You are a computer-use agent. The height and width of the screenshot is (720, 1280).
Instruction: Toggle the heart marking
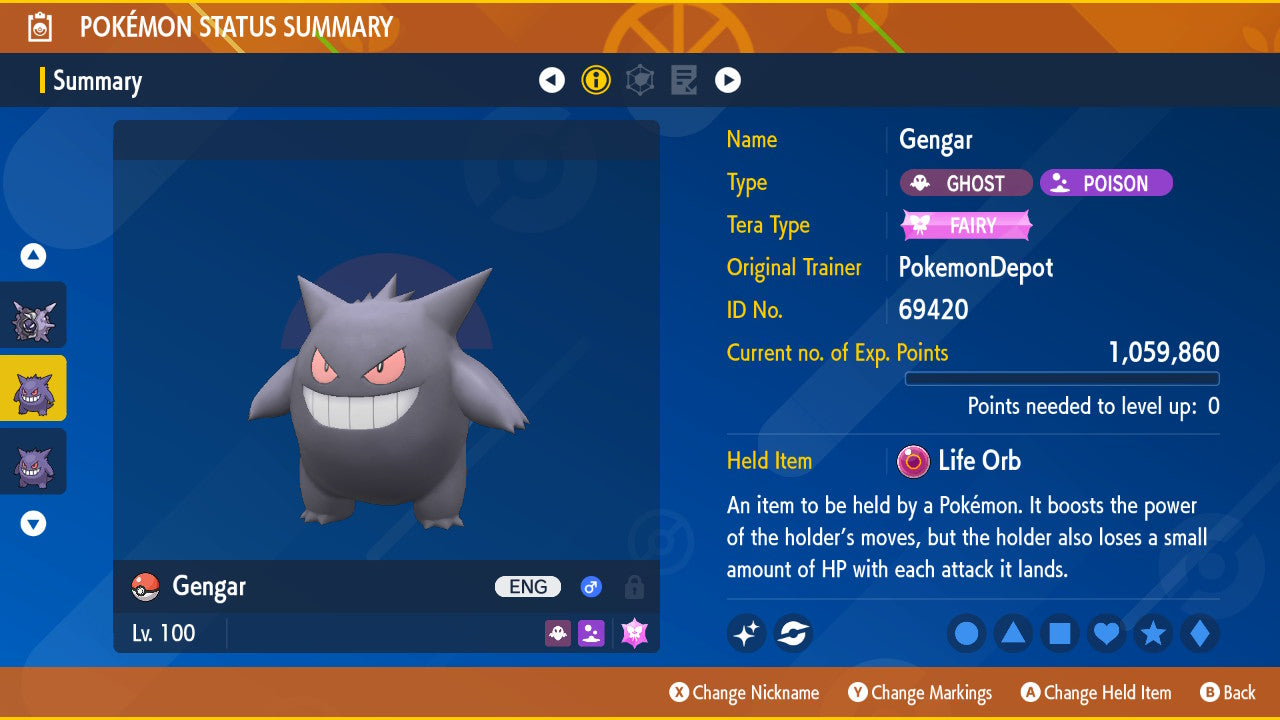[x=1107, y=633]
